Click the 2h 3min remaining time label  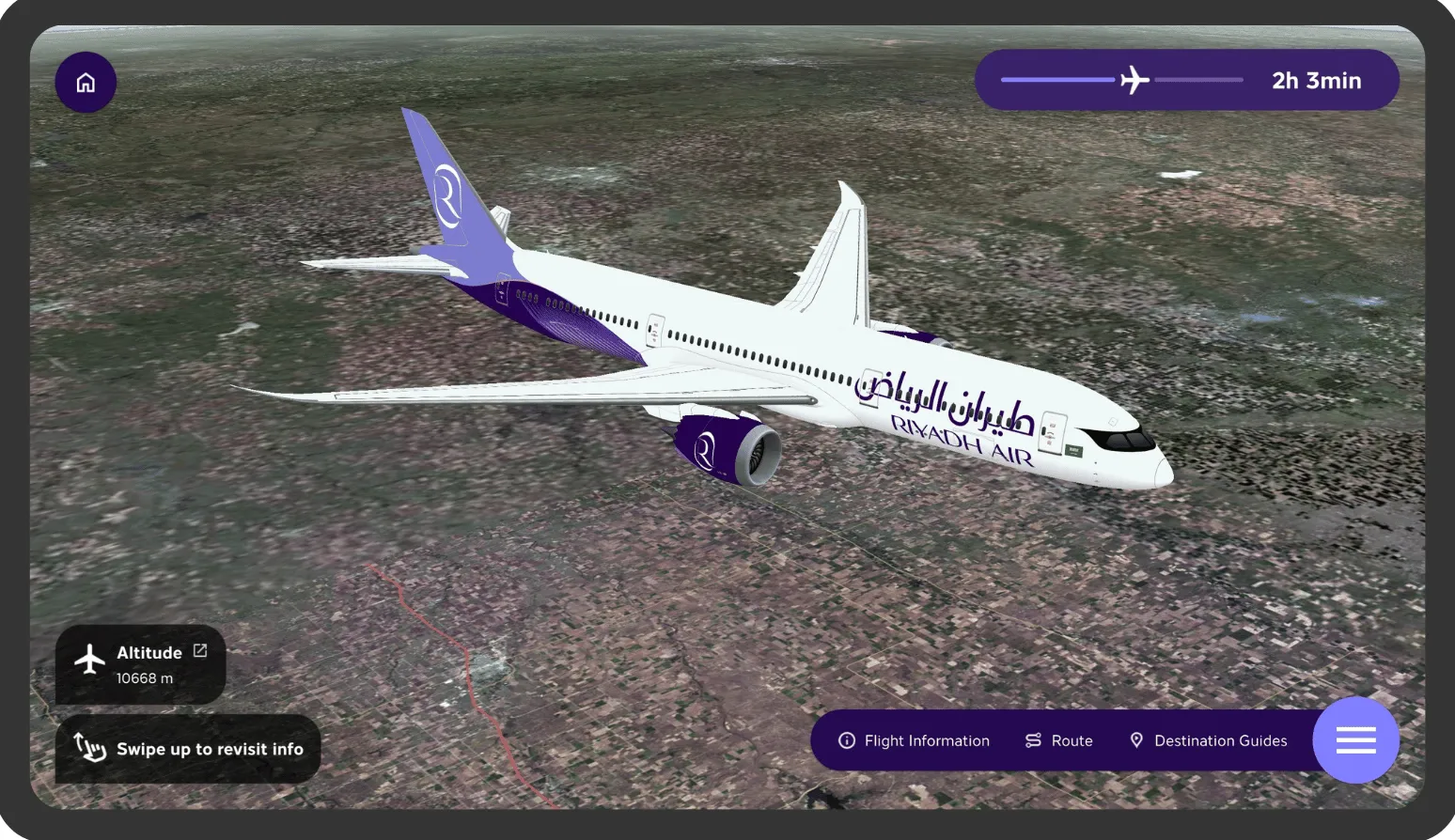[x=1316, y=81]
